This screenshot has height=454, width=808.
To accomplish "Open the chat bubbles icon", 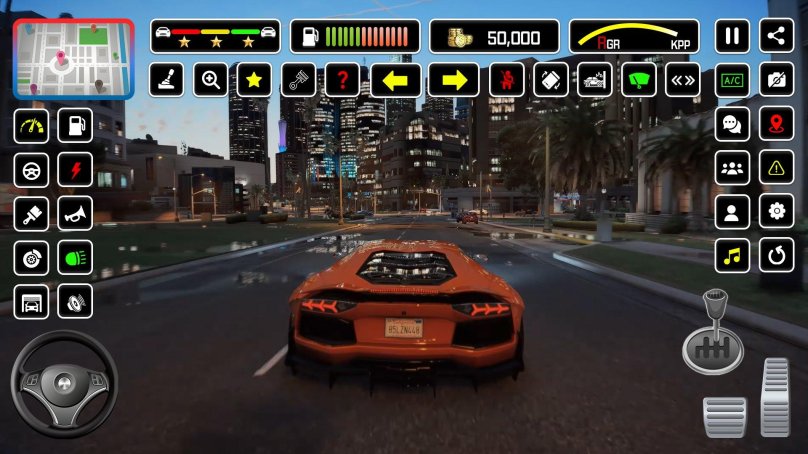I will click(x=732, y=124).
